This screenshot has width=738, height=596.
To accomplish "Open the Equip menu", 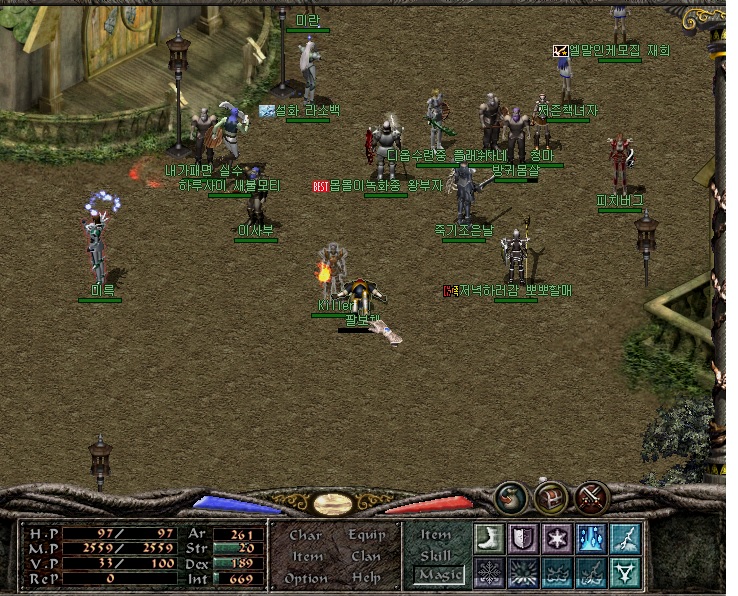I will pos(366,535).
